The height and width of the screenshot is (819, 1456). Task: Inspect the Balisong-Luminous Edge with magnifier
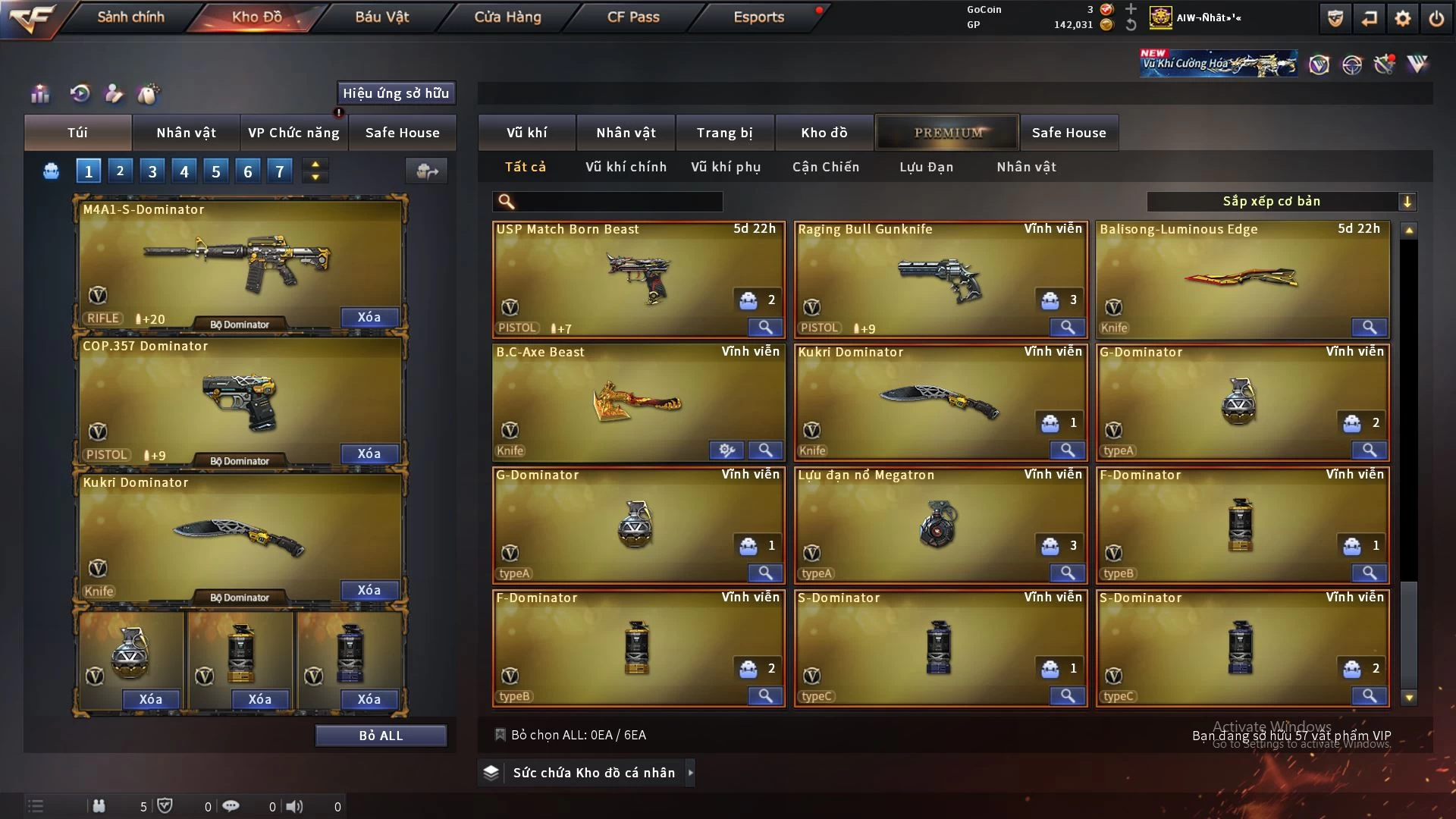1369,327
